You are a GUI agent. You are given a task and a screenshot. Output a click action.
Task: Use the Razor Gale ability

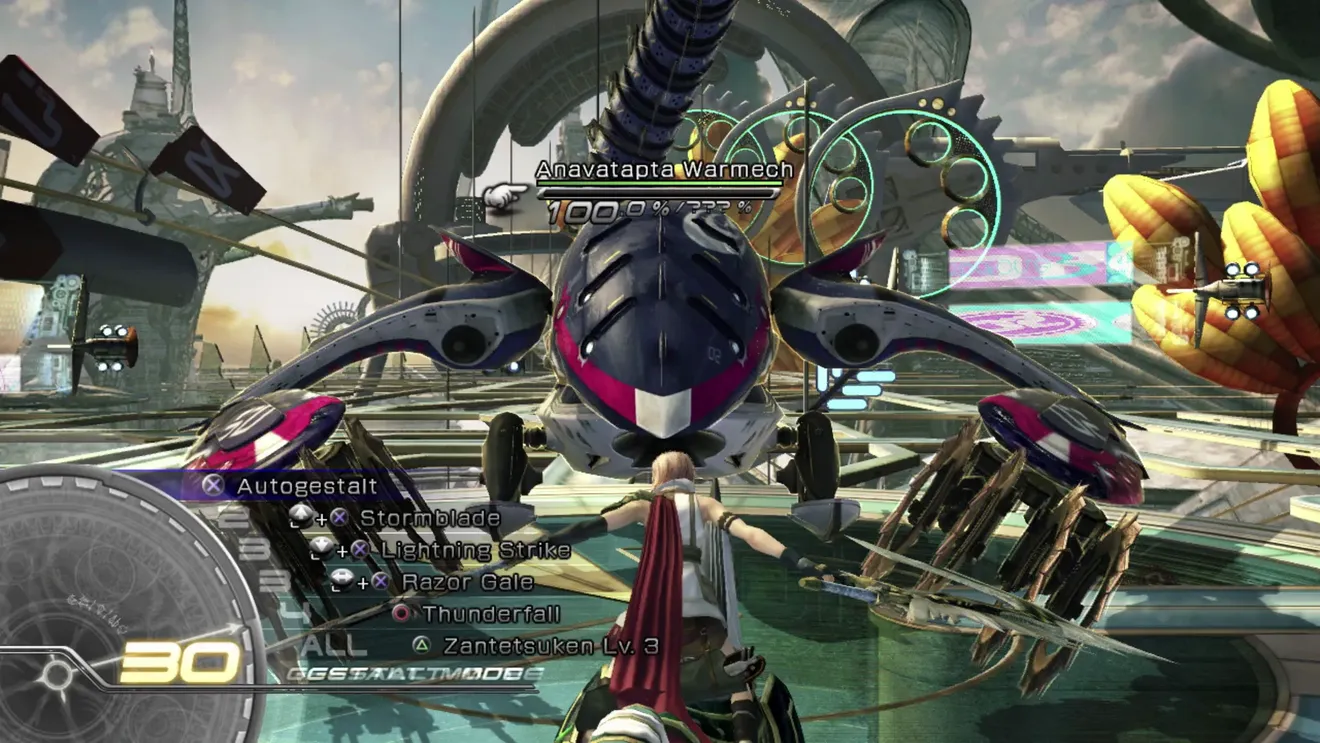[x=467, y=582]
